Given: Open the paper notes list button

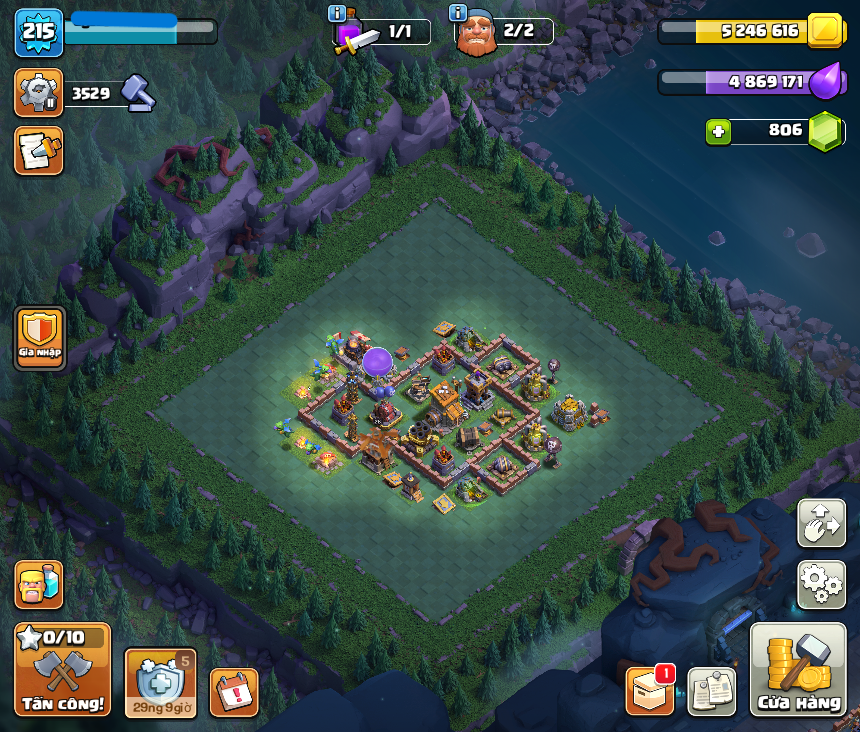Looking at the screenshot, I should tap(711, 691).
